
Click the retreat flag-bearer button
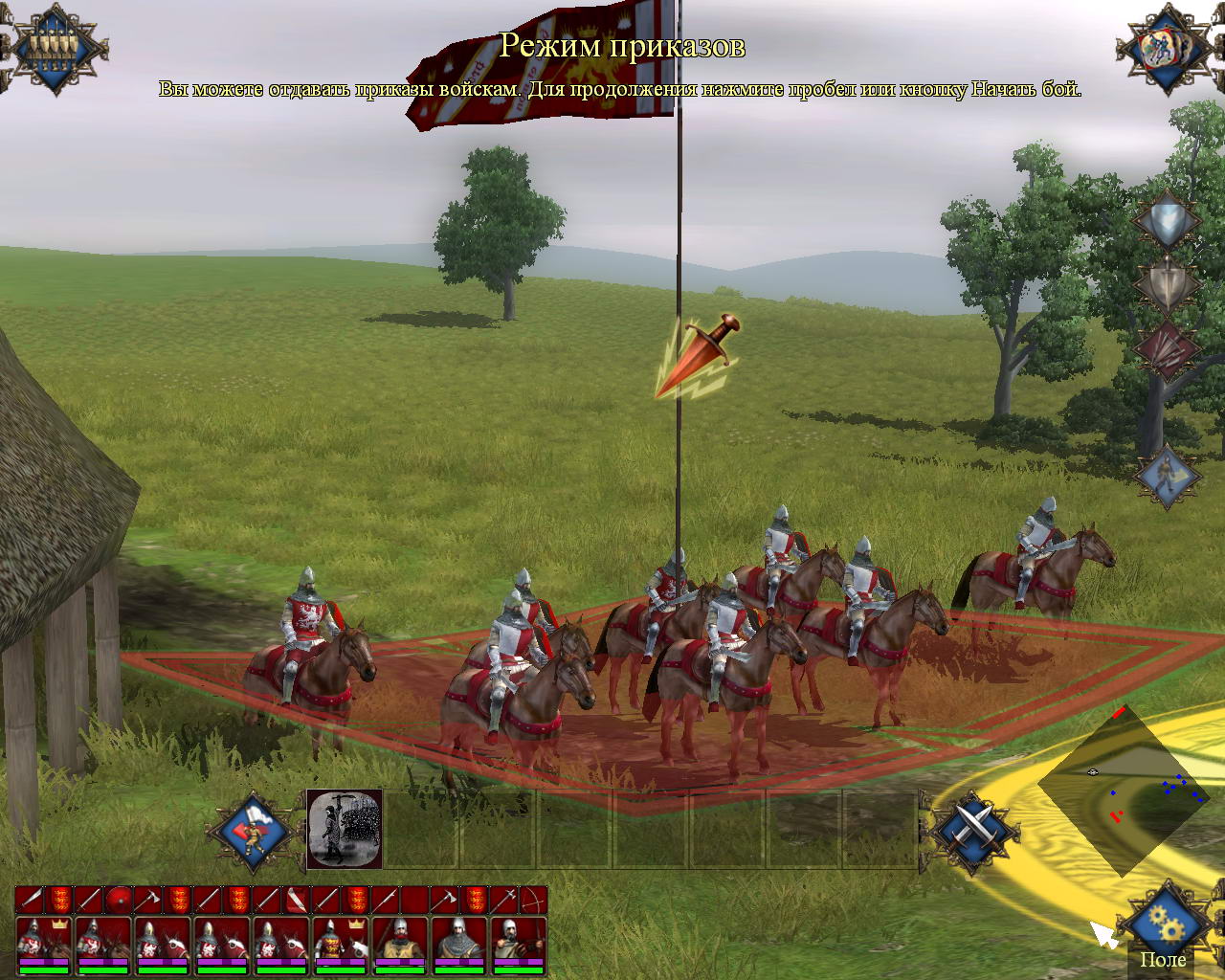253,831
